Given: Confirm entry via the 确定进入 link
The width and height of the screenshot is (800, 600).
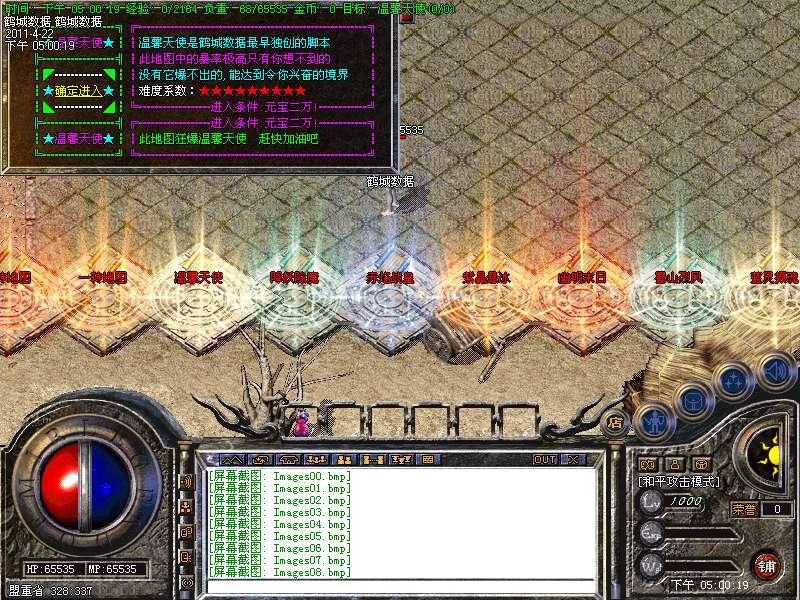Looking at the screenshot, I should [x=77, y=90].
